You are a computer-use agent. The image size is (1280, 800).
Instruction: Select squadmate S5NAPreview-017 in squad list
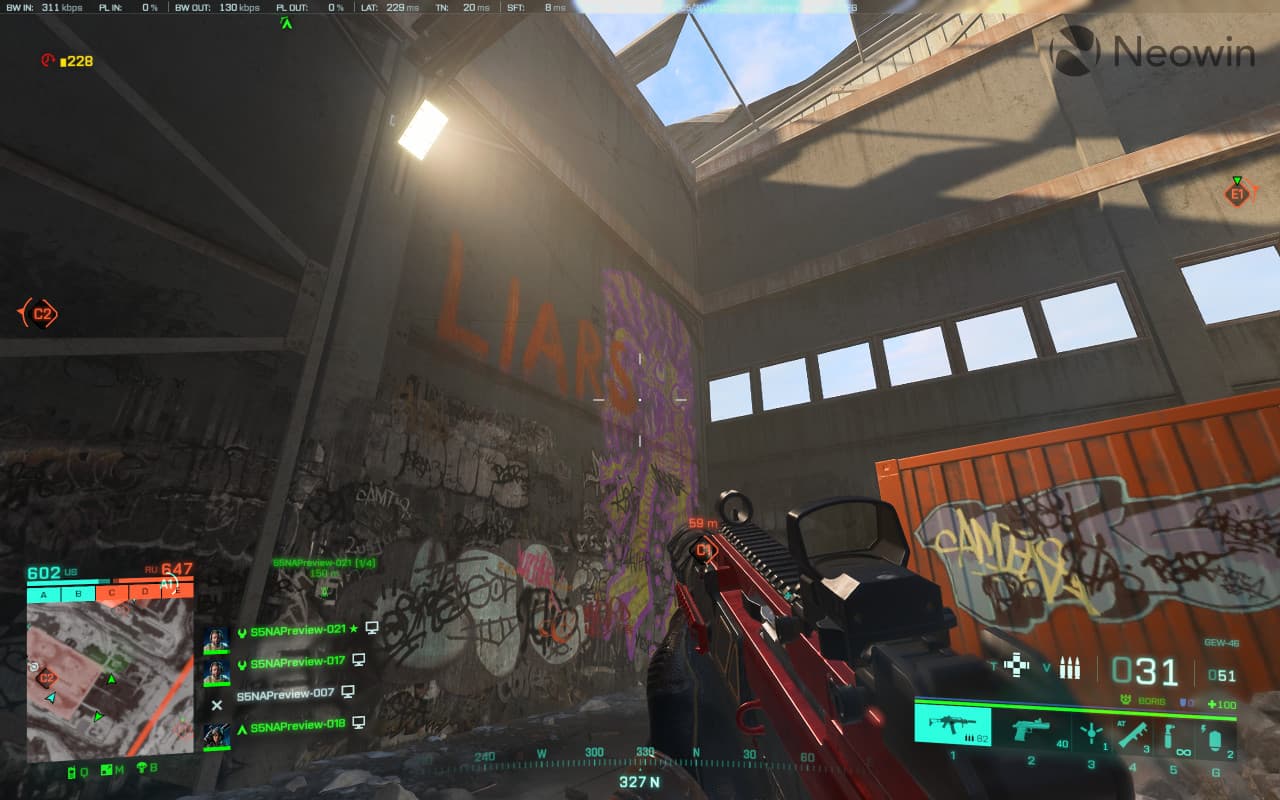(297, 662)
